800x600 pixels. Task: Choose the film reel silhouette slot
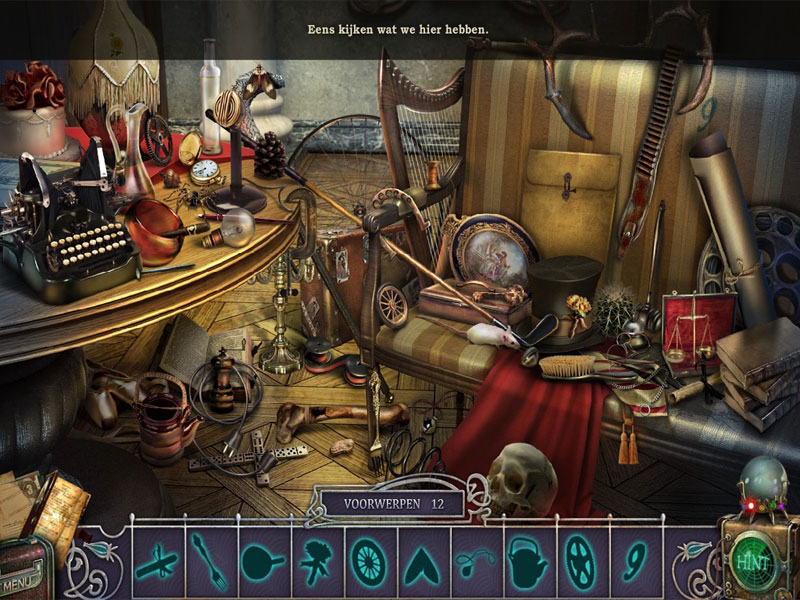580,561
